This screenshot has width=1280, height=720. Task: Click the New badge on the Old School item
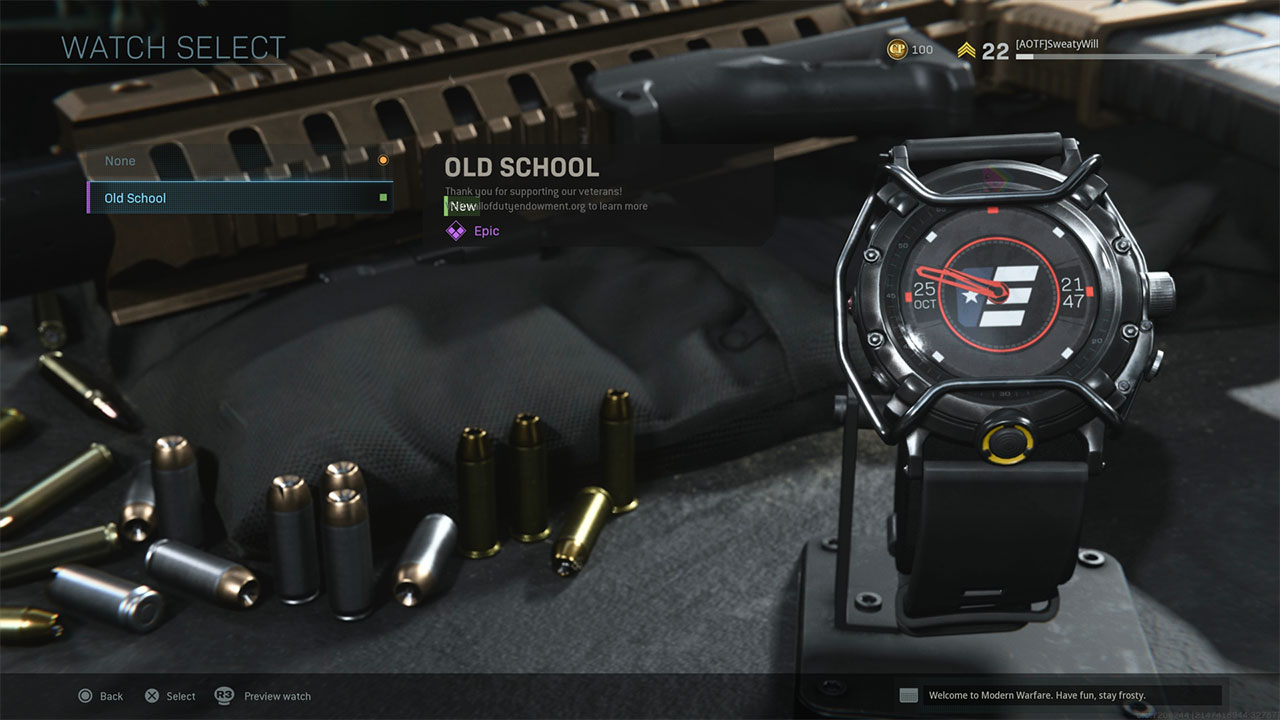pyautogui.click(x=461, y=205)
